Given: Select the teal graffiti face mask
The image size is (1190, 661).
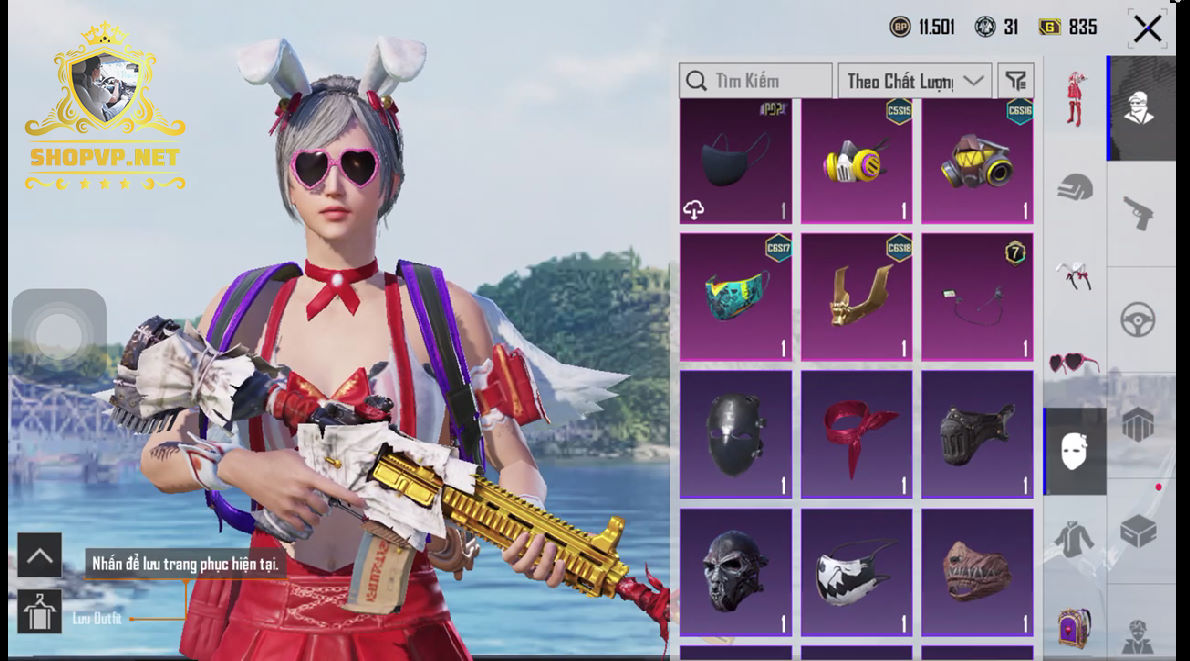Looking at the screenshot, I should click(x=736, y=297).
